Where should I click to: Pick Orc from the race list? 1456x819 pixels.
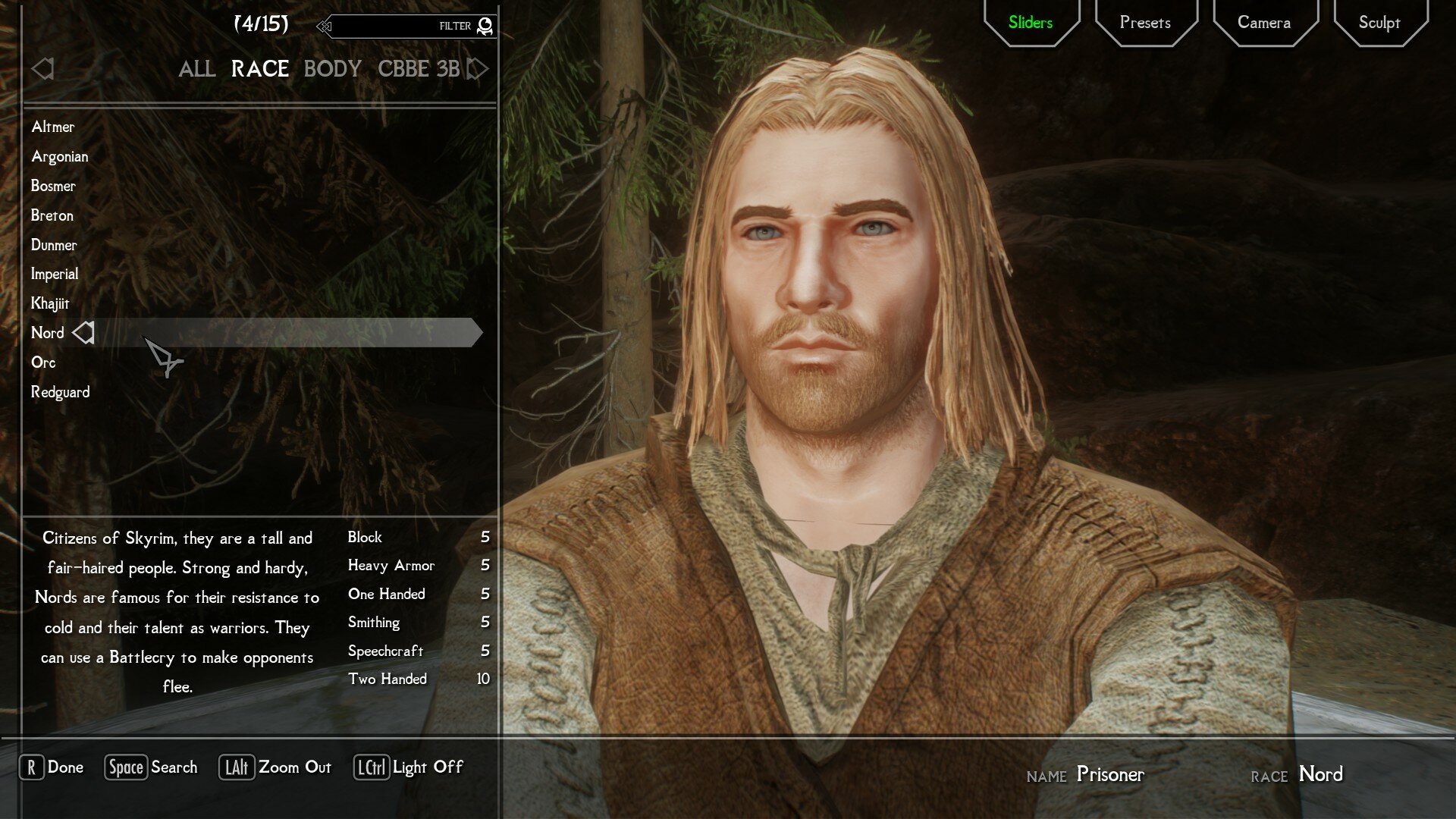click(x=43, y=362)
